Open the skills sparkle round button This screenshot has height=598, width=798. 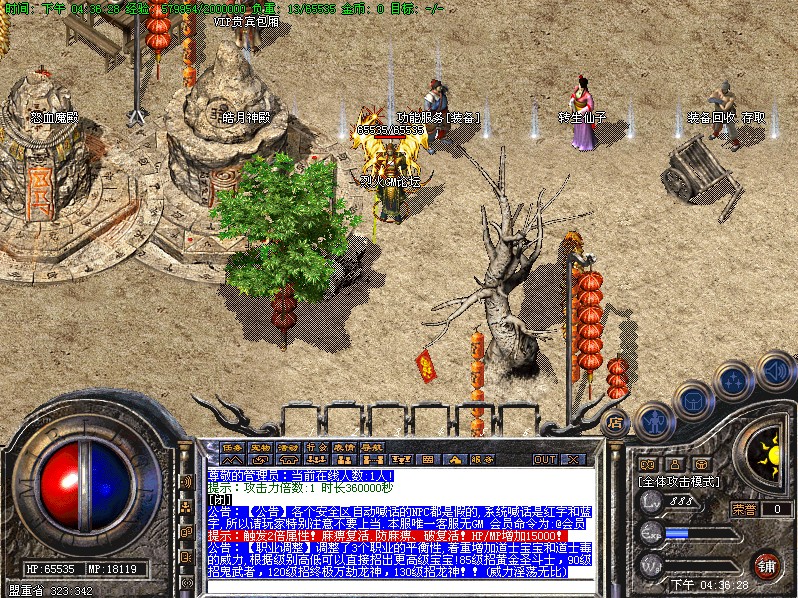point(734,381)
